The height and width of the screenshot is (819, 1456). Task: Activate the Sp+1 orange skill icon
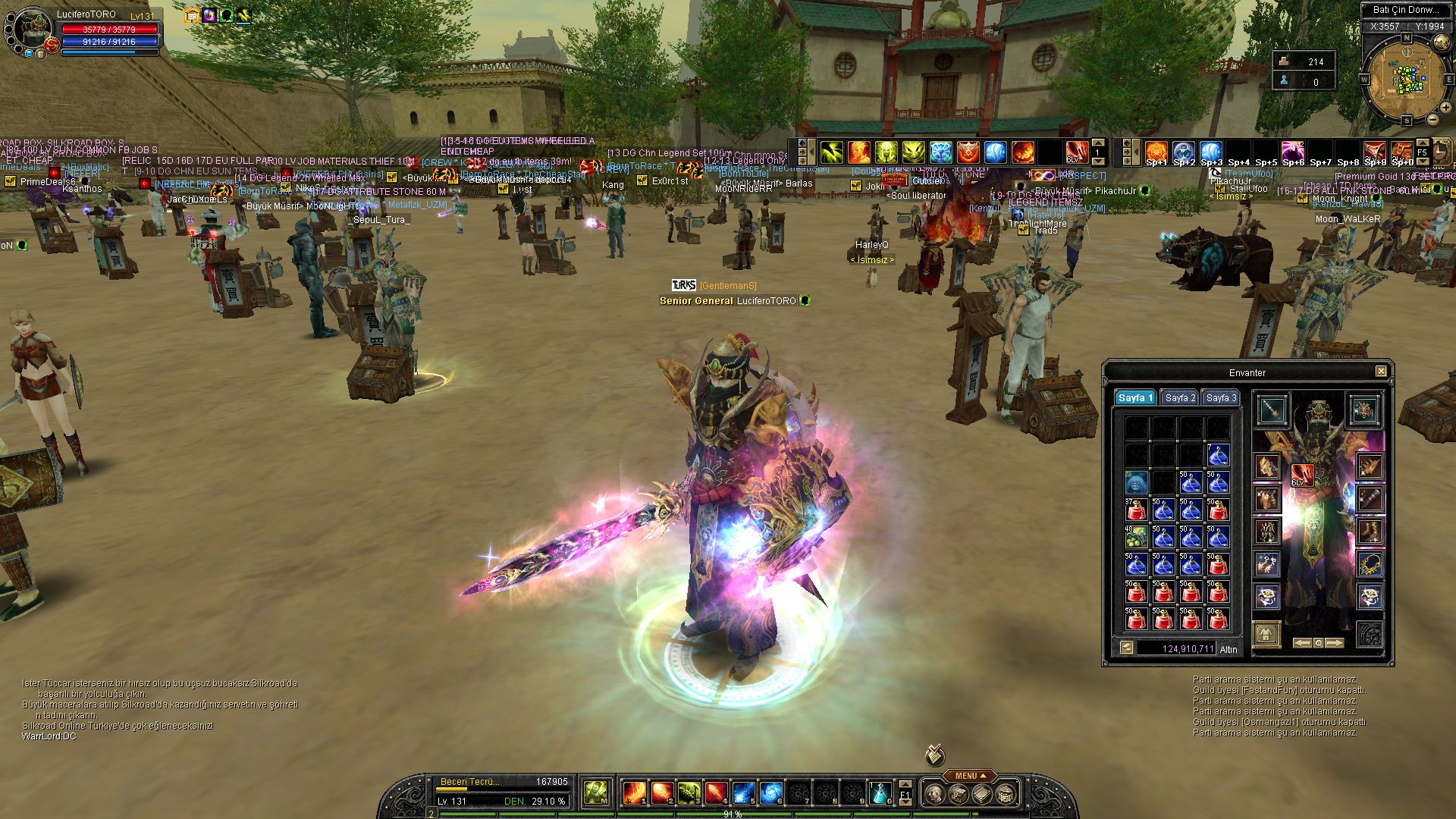coord(1156,152)
